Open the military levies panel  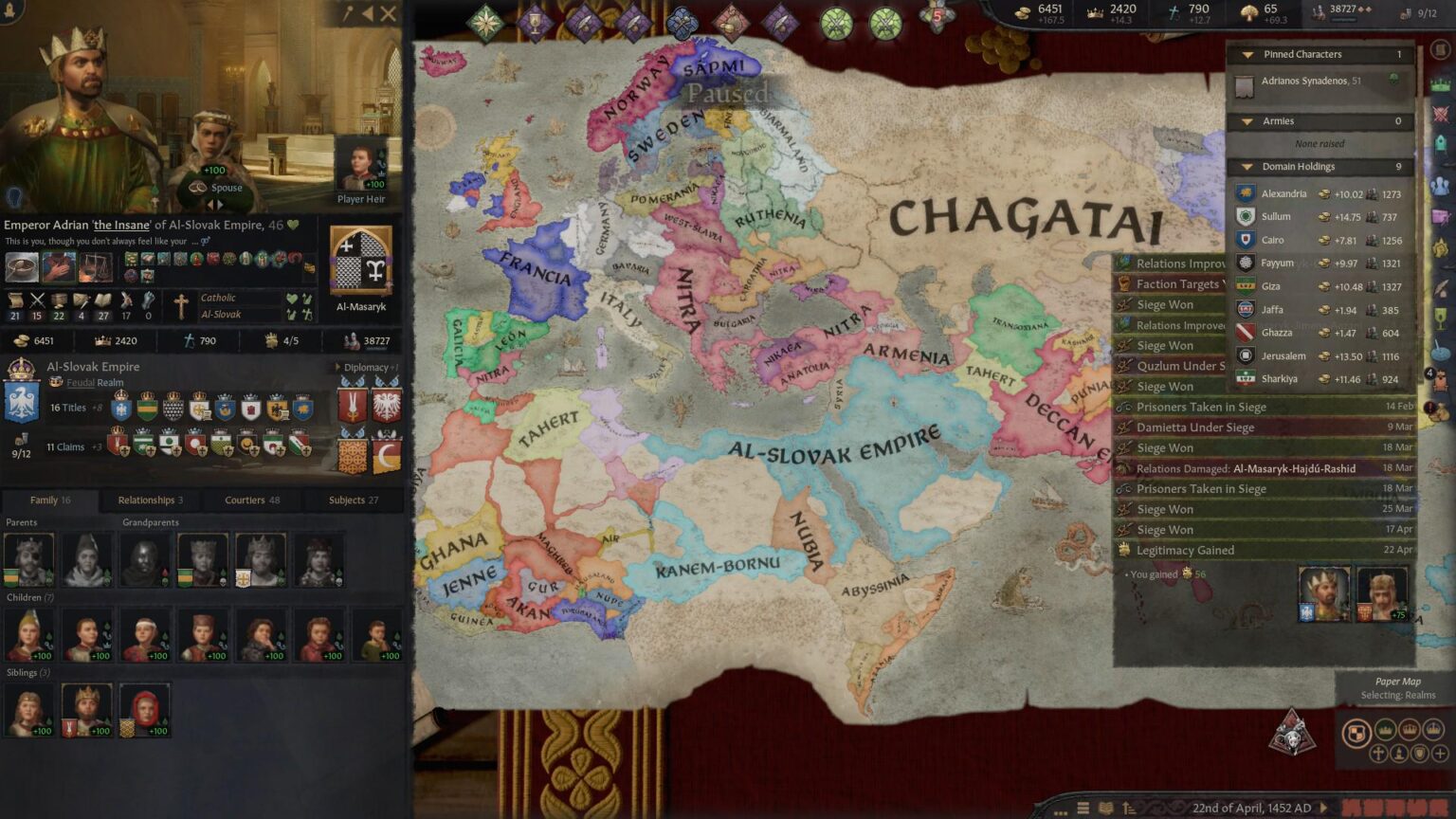(1319, 12)
